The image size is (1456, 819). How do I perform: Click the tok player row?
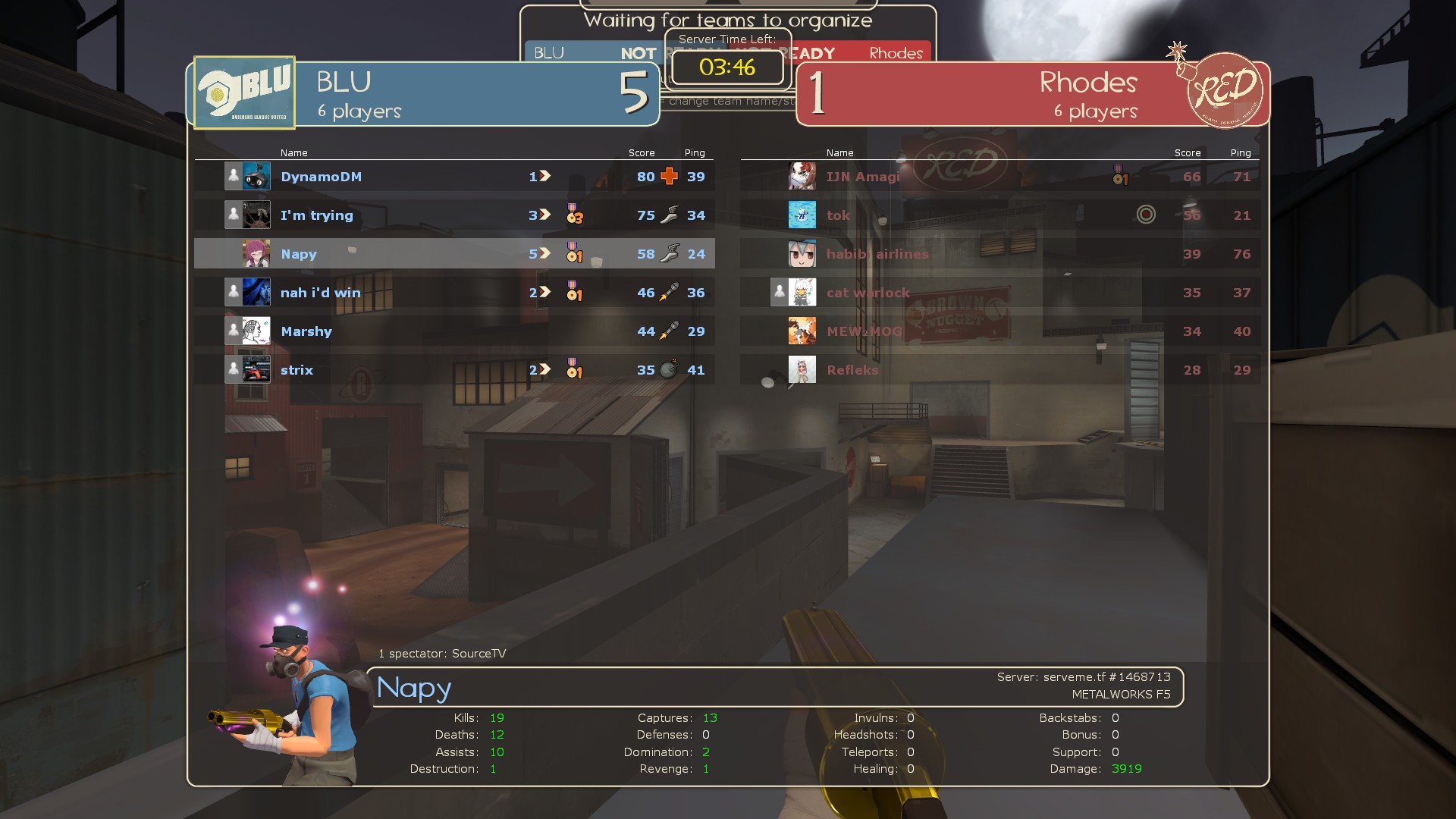pos(838,215)
